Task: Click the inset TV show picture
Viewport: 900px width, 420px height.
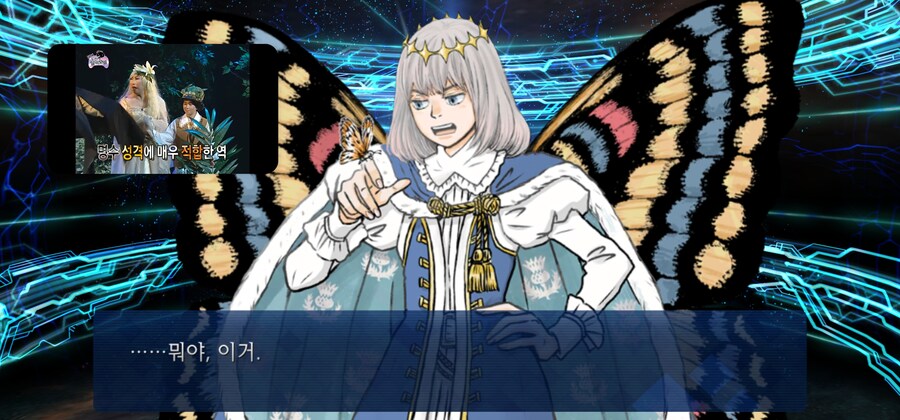Action: coord(162,109)
